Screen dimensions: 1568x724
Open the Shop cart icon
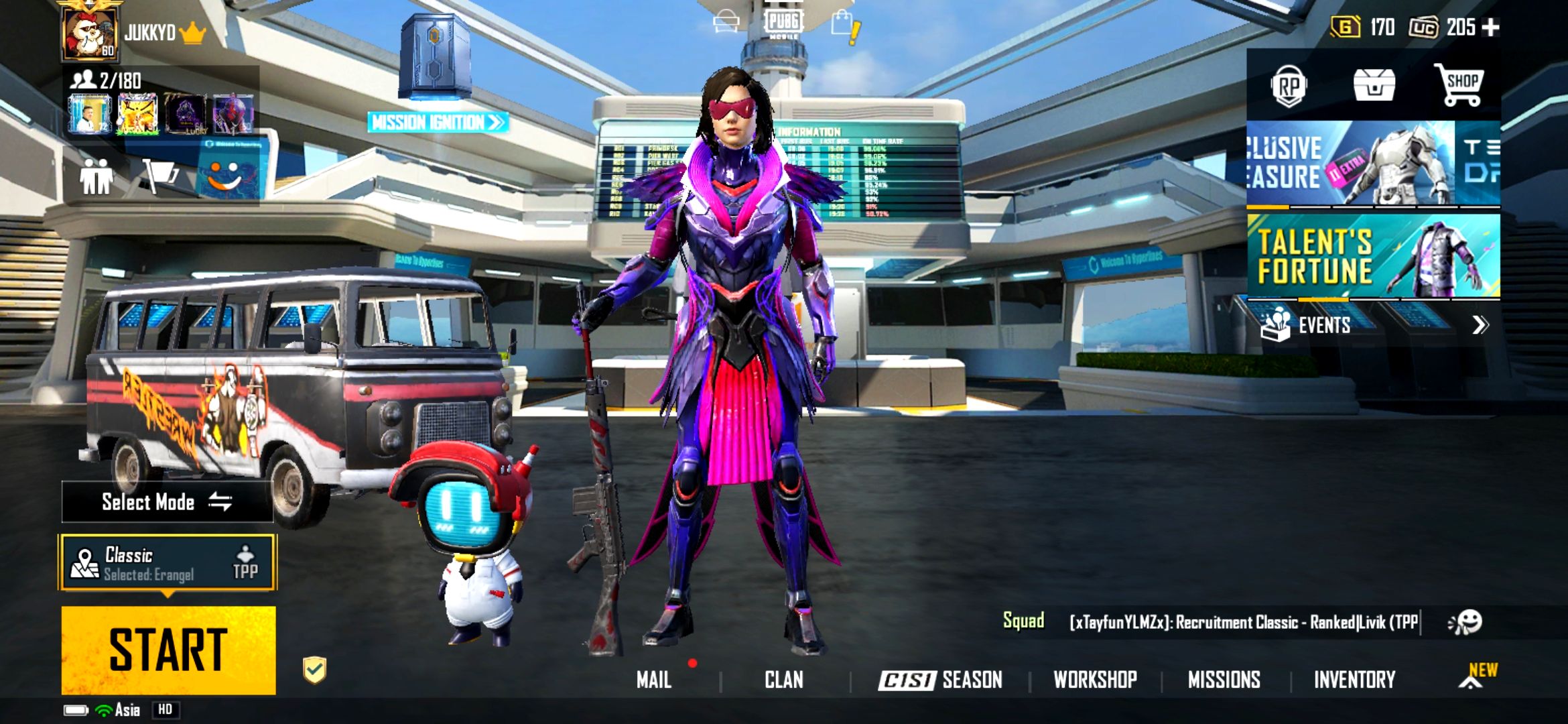(1459, 86)
